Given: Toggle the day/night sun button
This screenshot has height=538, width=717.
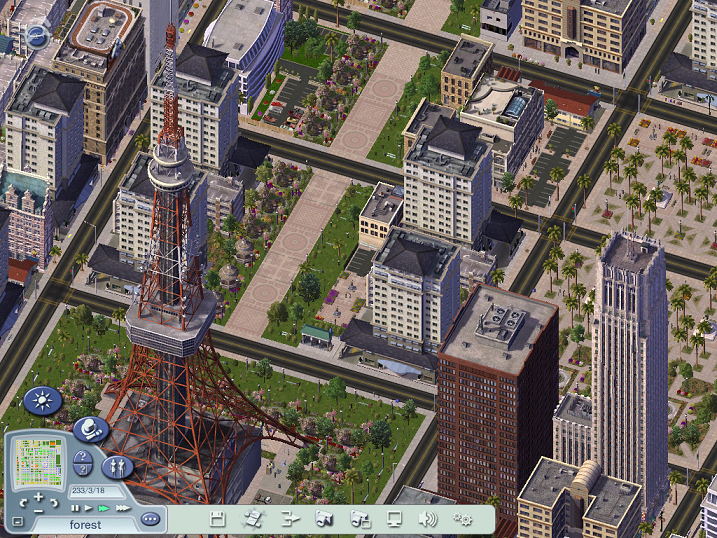Looking at the screenshot, I should [43, 401].
